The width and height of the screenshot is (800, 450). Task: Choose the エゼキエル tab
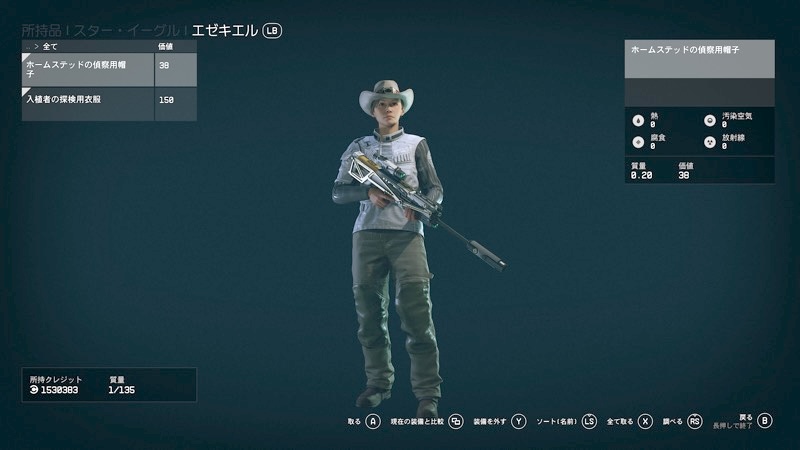click(224, 30)
